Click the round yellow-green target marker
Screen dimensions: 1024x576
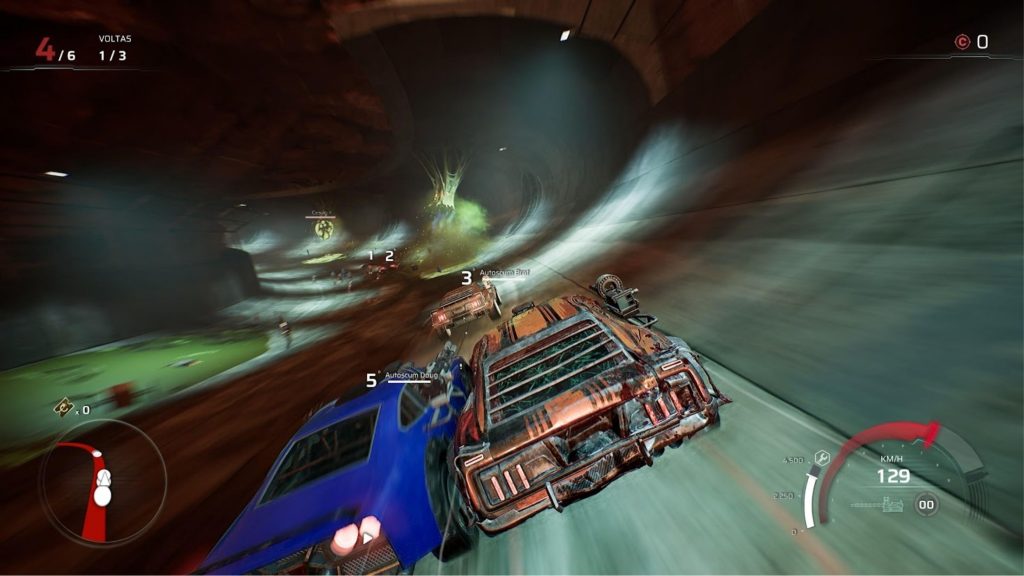323,229
